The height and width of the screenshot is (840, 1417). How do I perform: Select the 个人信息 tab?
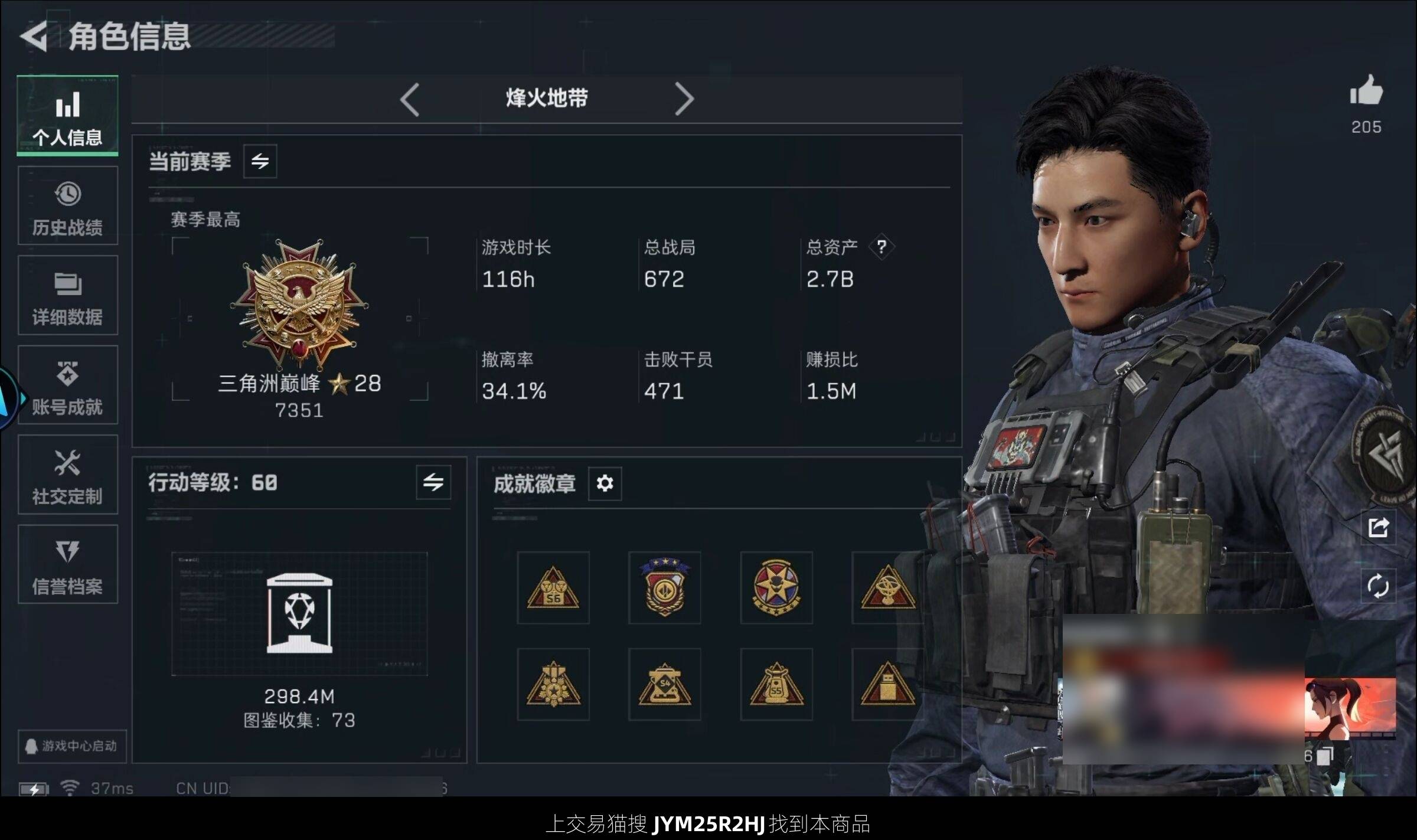click(68, 116)
